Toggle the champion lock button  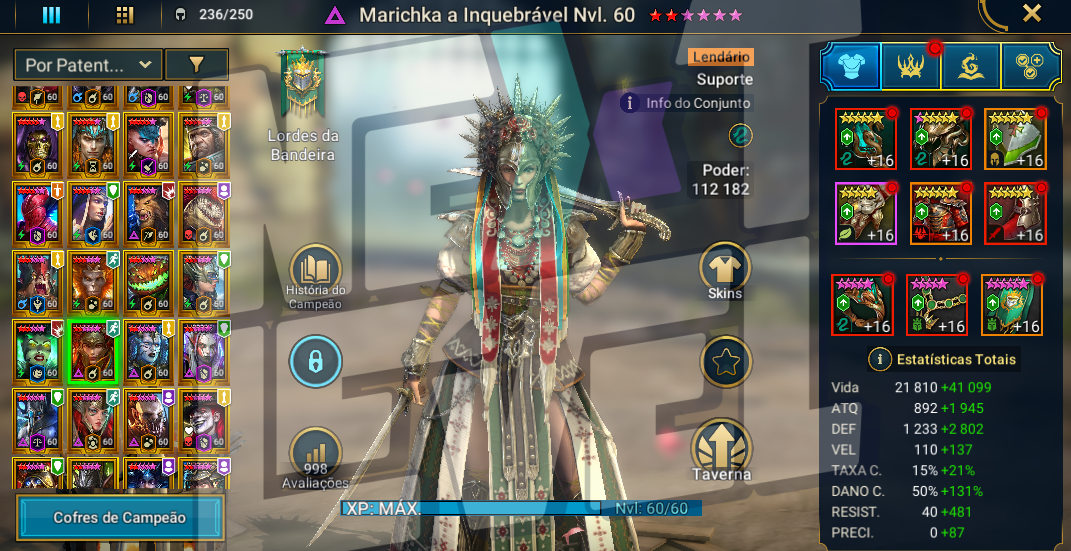pyautogui.click(x=315, y=362)
